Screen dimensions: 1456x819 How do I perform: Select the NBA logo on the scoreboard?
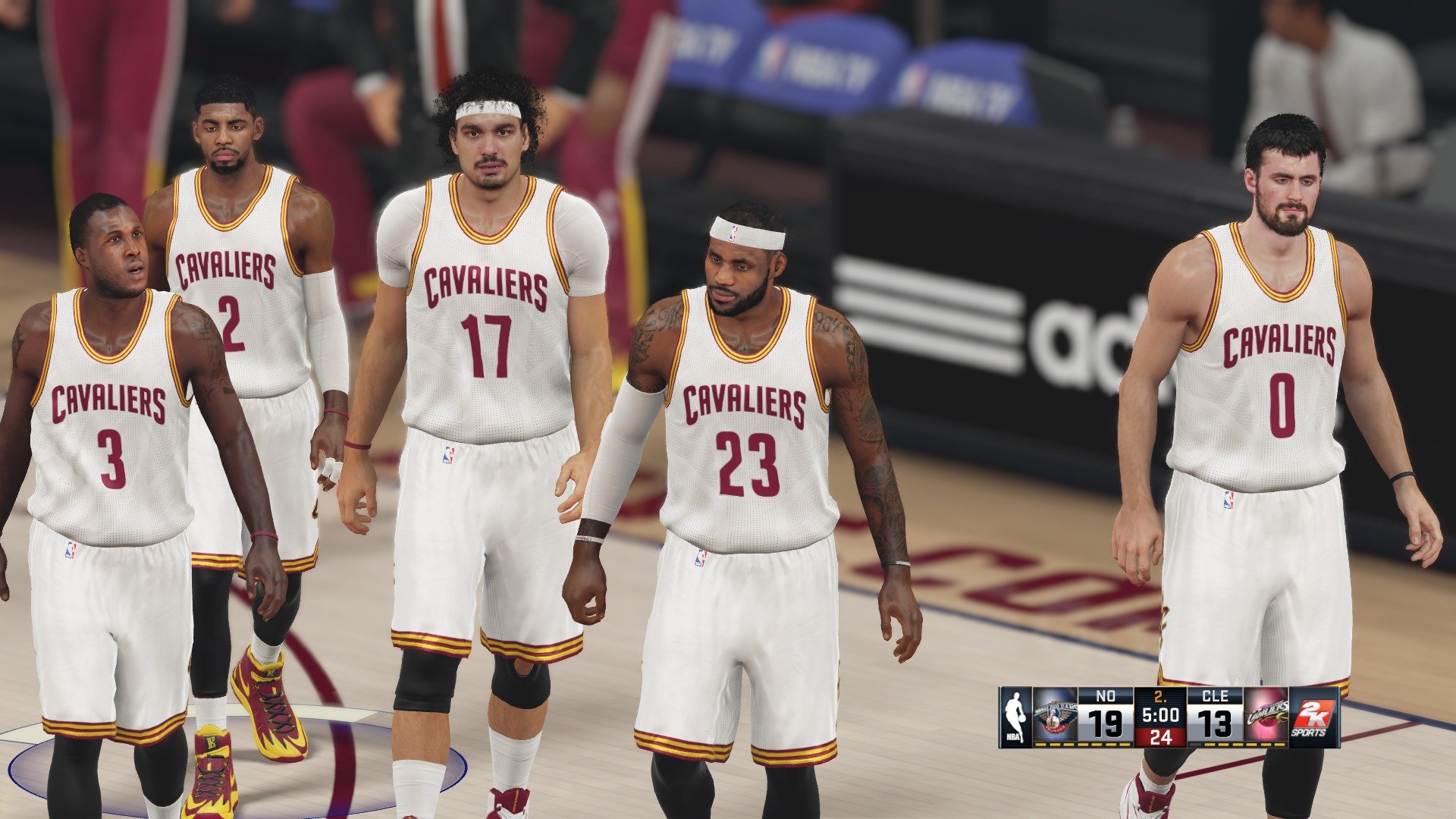[1015, 717]
